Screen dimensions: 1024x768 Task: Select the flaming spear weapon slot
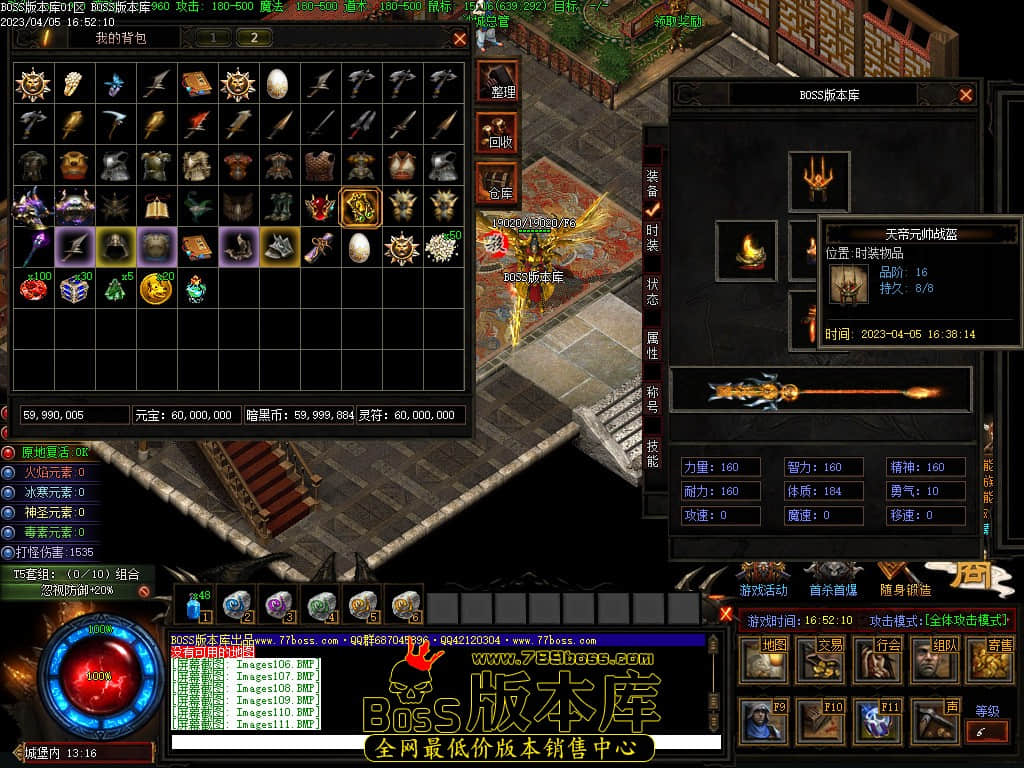(820, 390)
